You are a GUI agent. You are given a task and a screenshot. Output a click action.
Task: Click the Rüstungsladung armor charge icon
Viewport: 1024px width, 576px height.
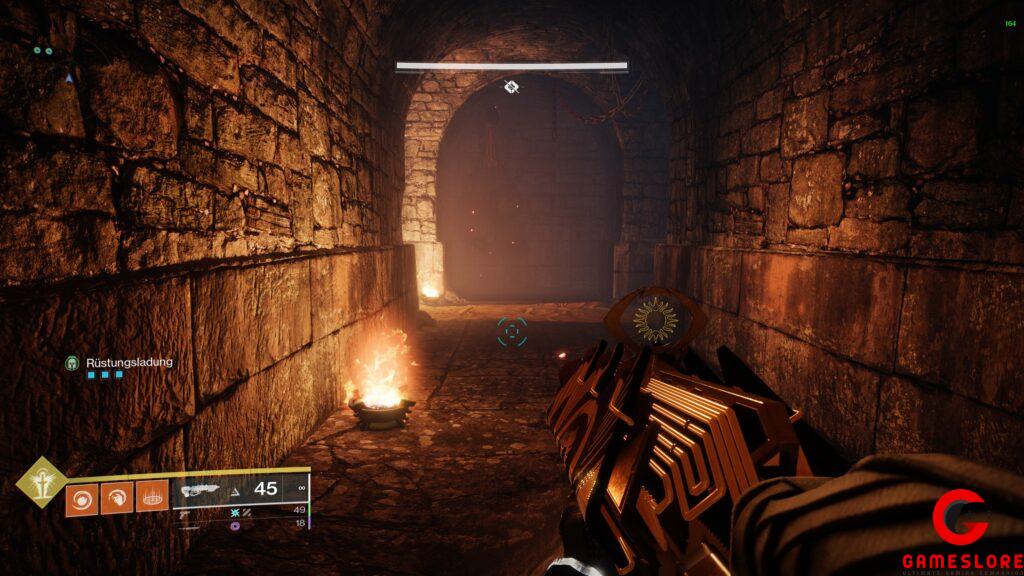tap(72, 362)
